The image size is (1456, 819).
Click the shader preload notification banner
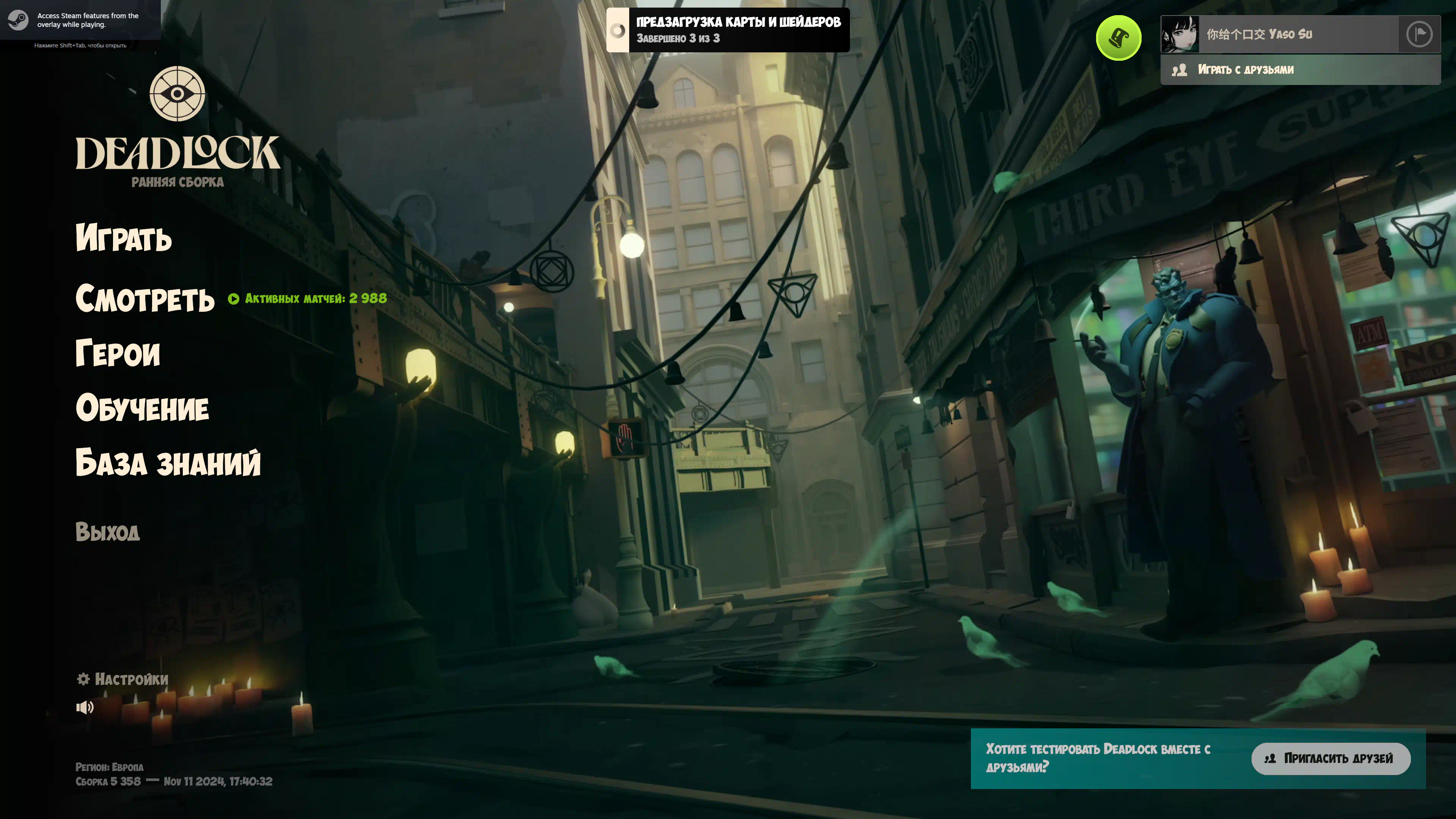[x=727, y=30]
